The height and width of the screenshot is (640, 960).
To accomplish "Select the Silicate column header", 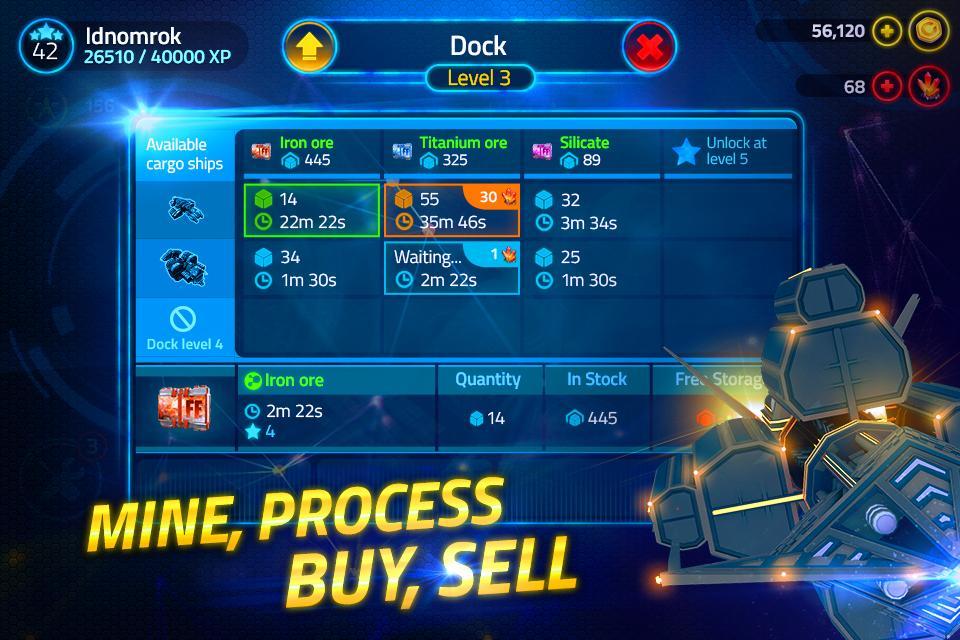I will pos(592,151).
